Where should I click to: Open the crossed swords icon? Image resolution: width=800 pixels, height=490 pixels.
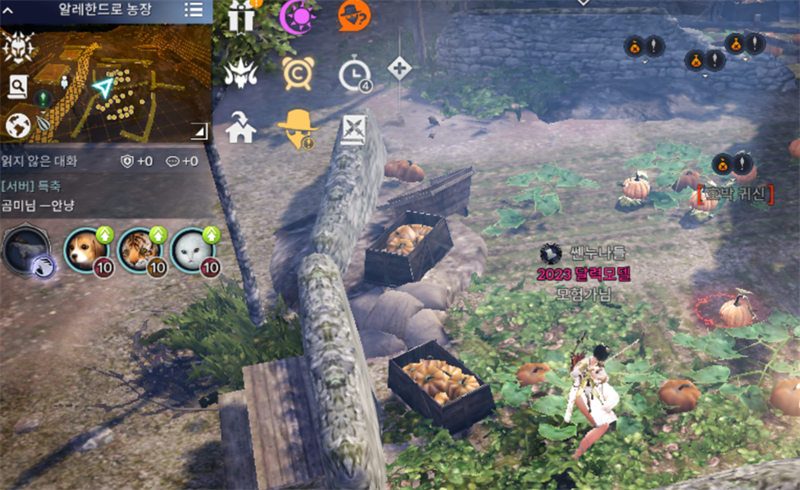(x=353, y=128)
